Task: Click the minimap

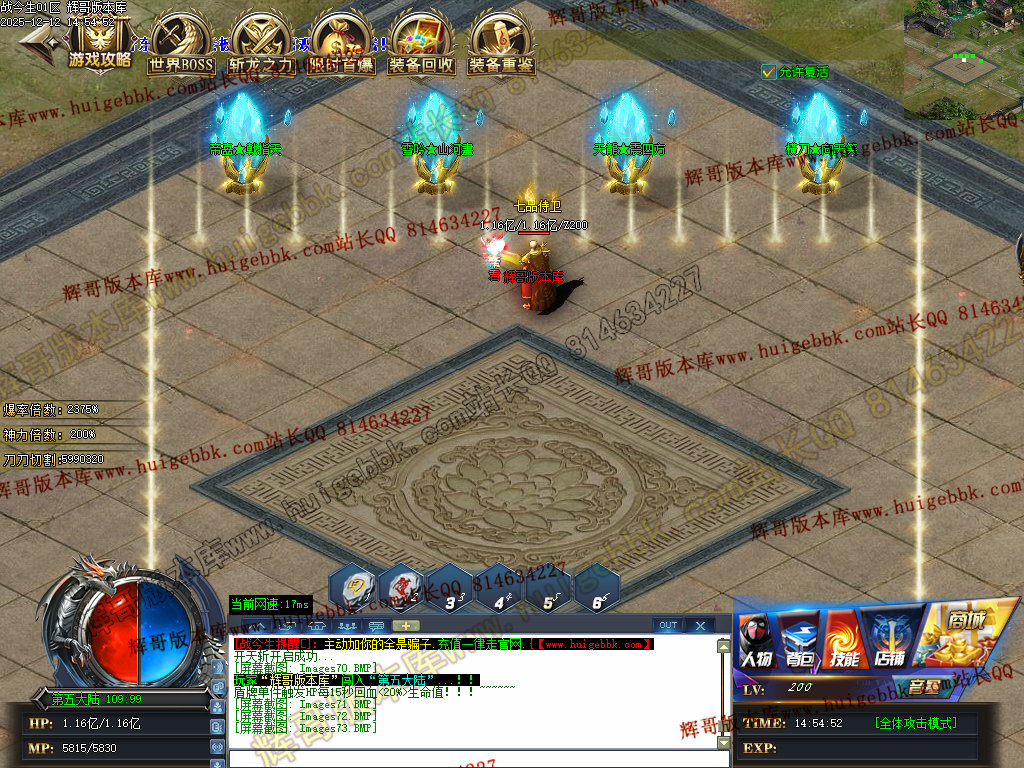Action: 964,60
